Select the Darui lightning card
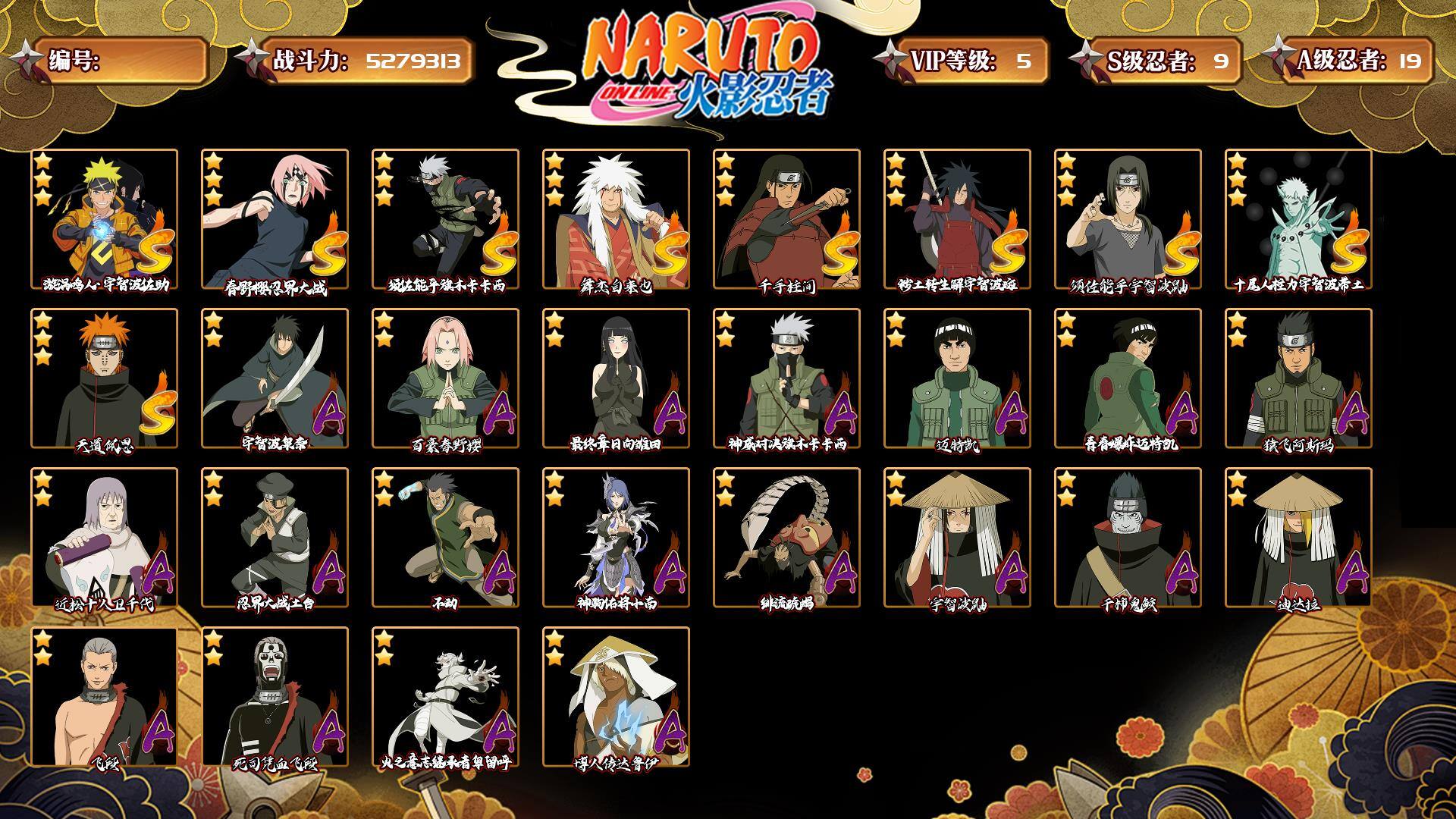Screen dimensions: 1456x819 pyautogui.click(x=616, y=697)
